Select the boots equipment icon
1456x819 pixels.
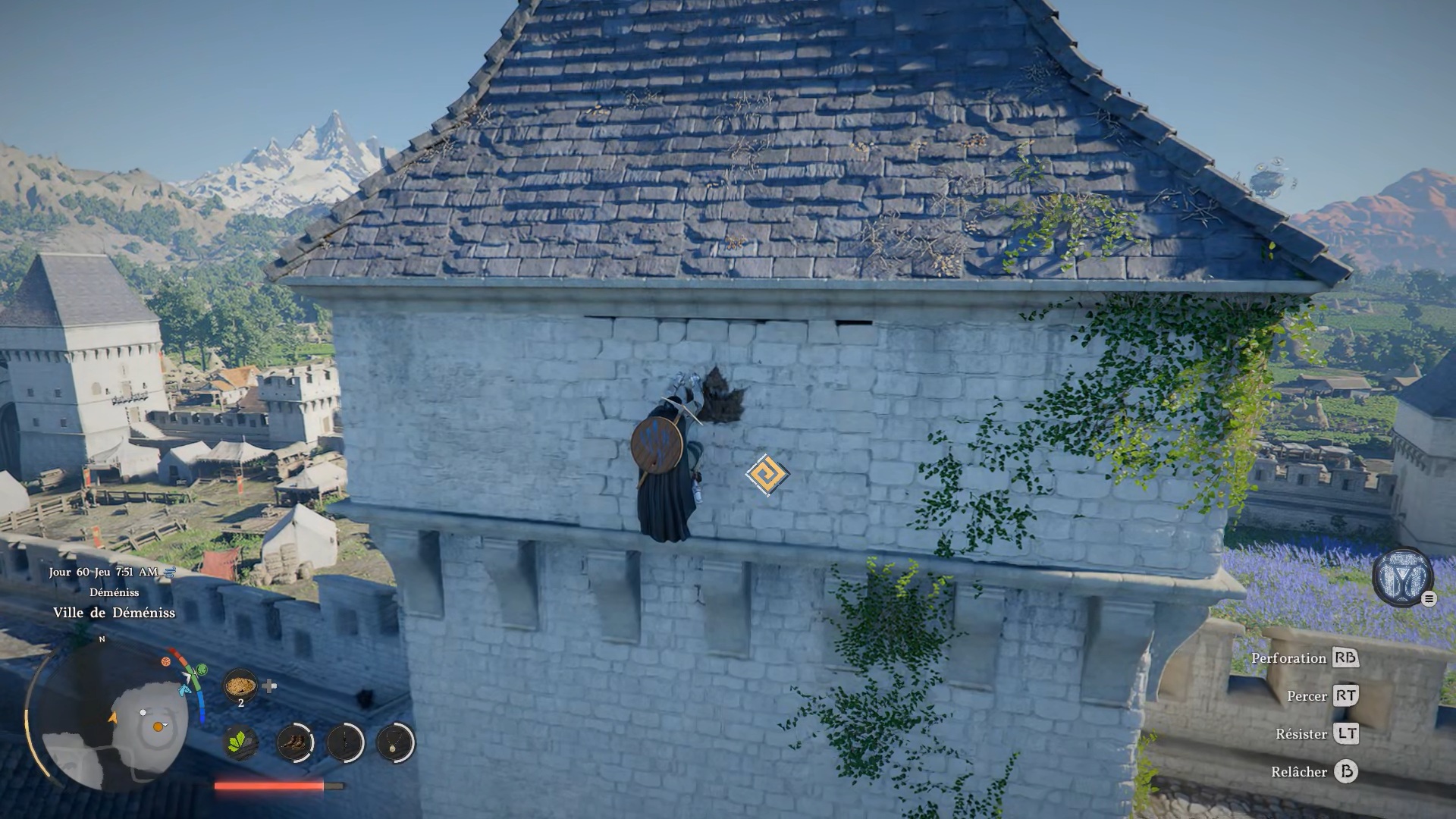tap(294, 742)
